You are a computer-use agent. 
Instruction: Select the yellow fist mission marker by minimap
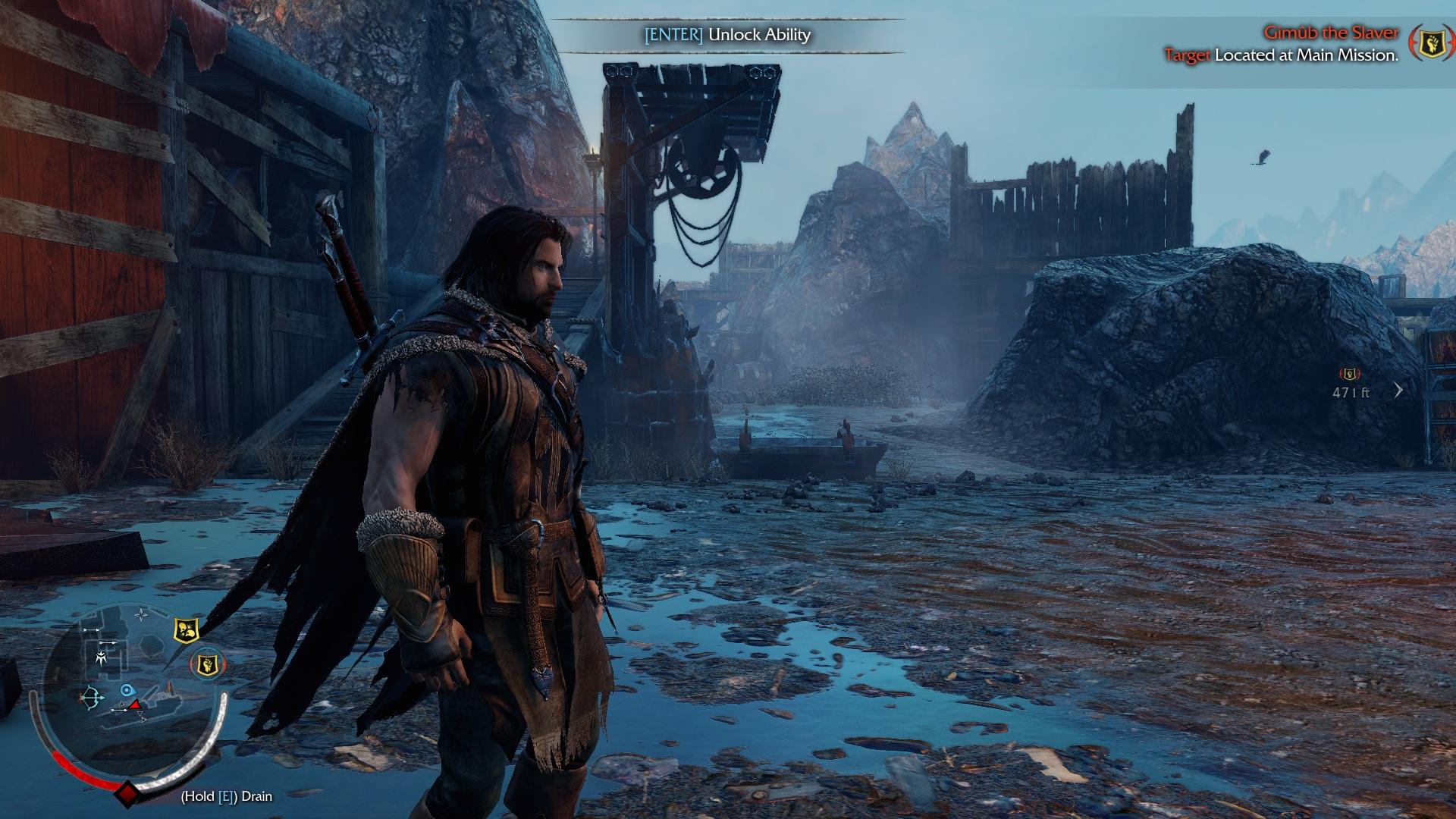pos(206,665)
